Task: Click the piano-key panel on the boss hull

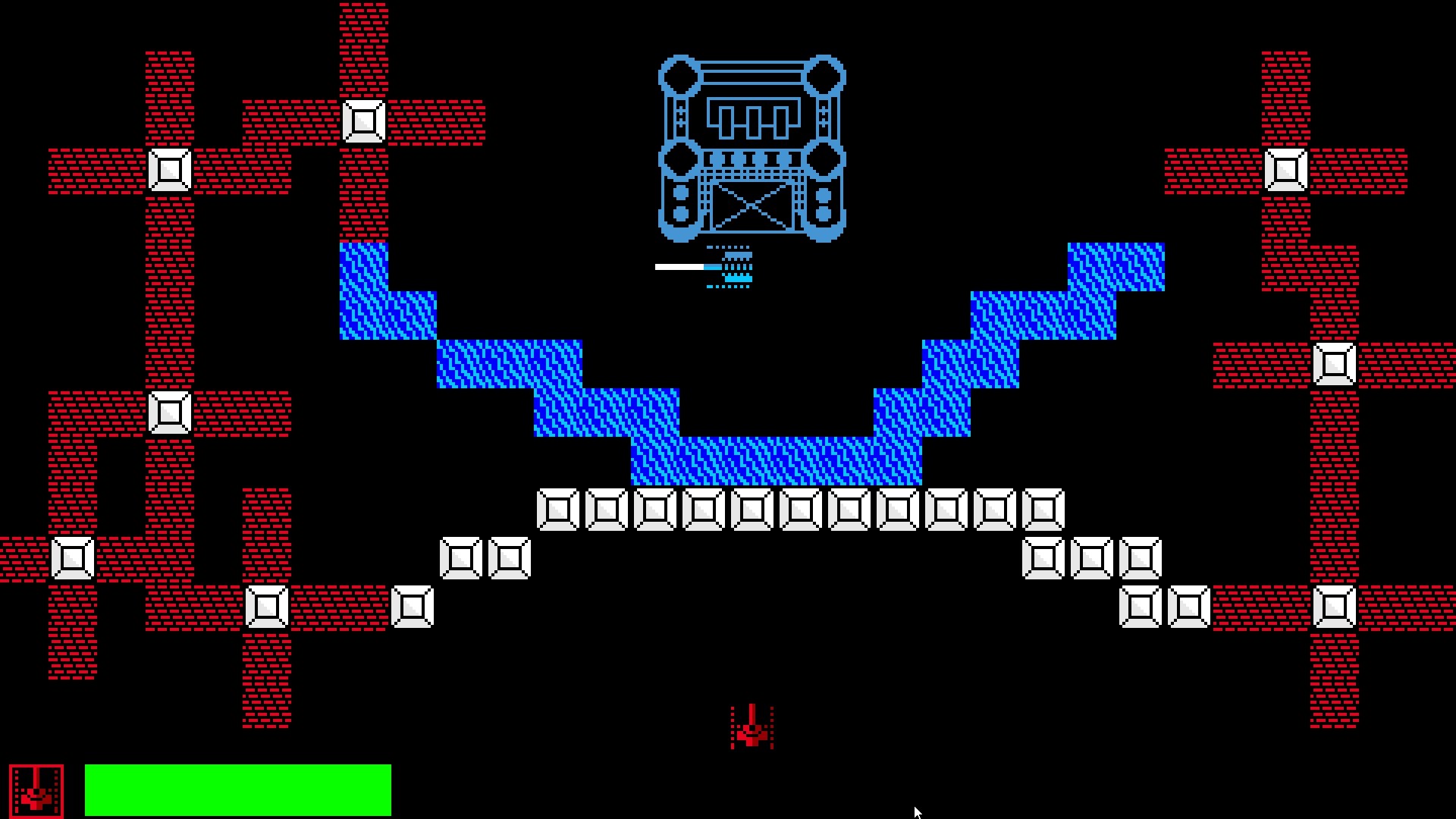Action: click(753, 118)
